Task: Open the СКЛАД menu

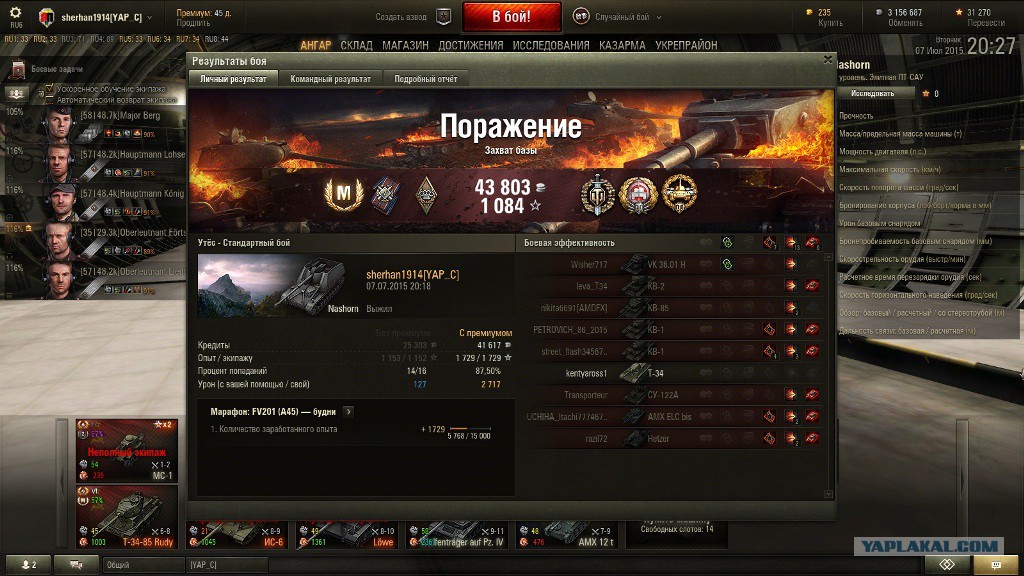Action: point(356,46)
